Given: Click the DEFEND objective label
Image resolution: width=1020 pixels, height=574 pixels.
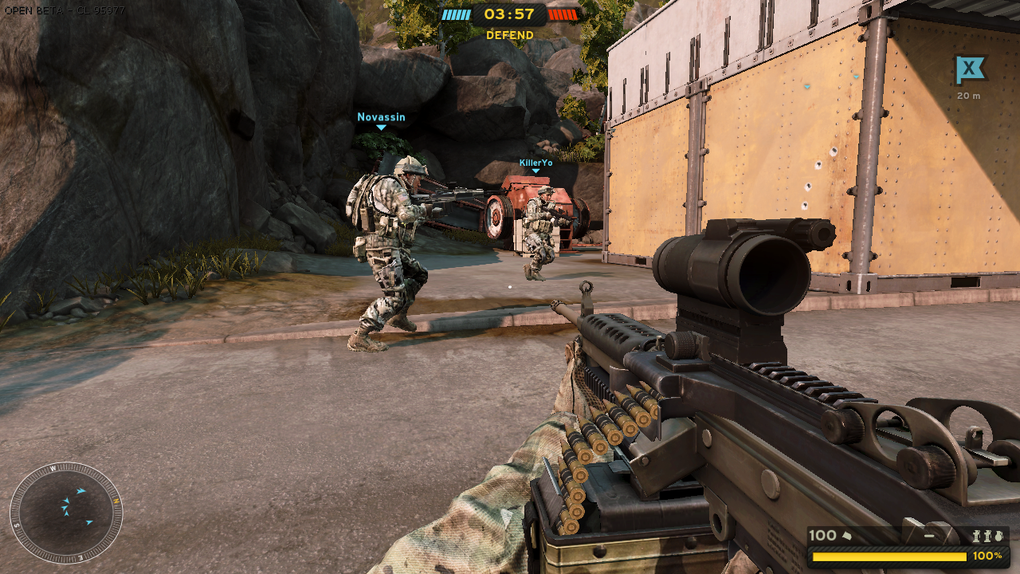Looking at the screenshot, I should coord(510,35).
